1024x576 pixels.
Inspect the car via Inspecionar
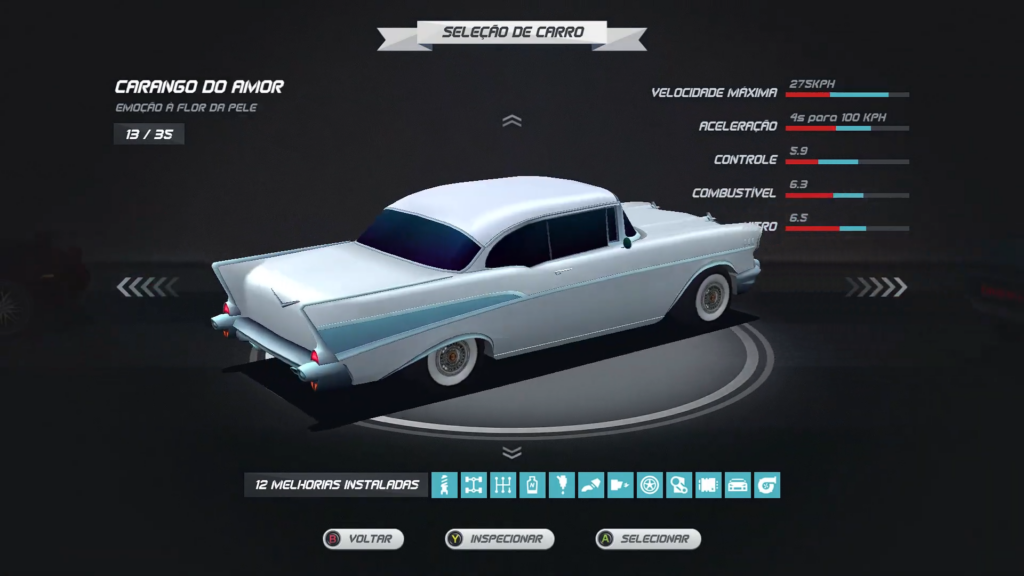click(x=500, y=539)
